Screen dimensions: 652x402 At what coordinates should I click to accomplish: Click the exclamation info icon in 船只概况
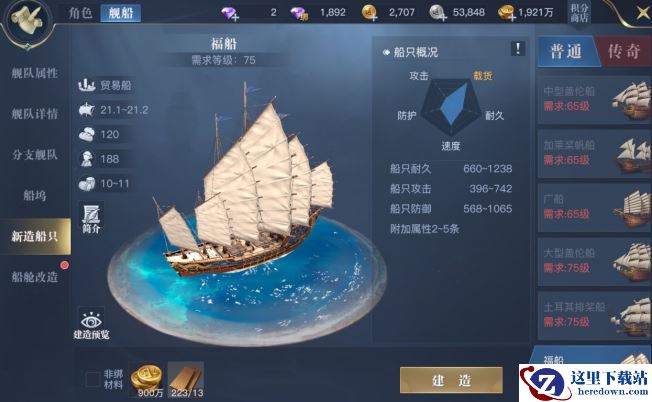click(x=517, y=48)
